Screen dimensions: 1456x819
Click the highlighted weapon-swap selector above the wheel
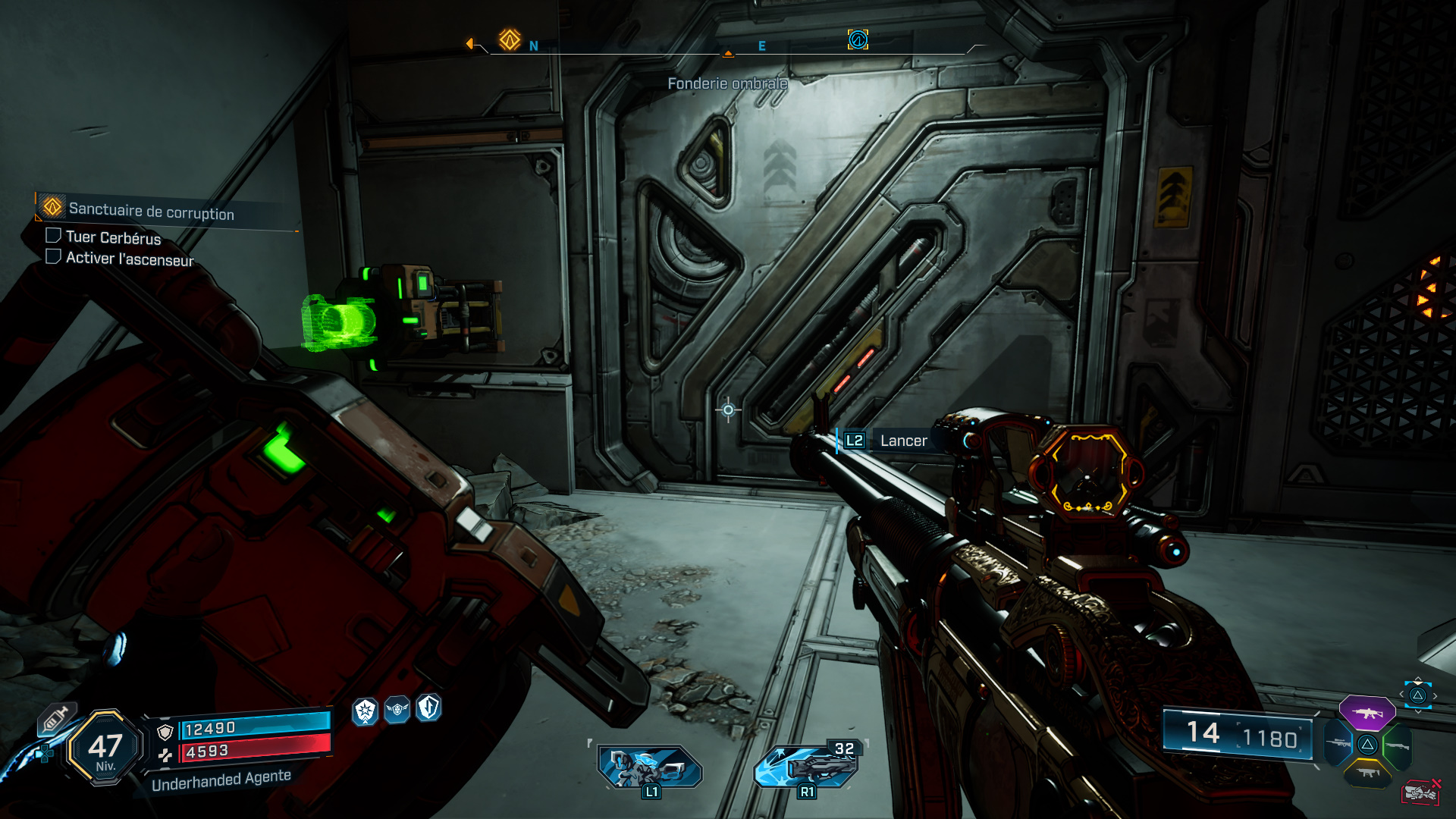click(1417, 695)
